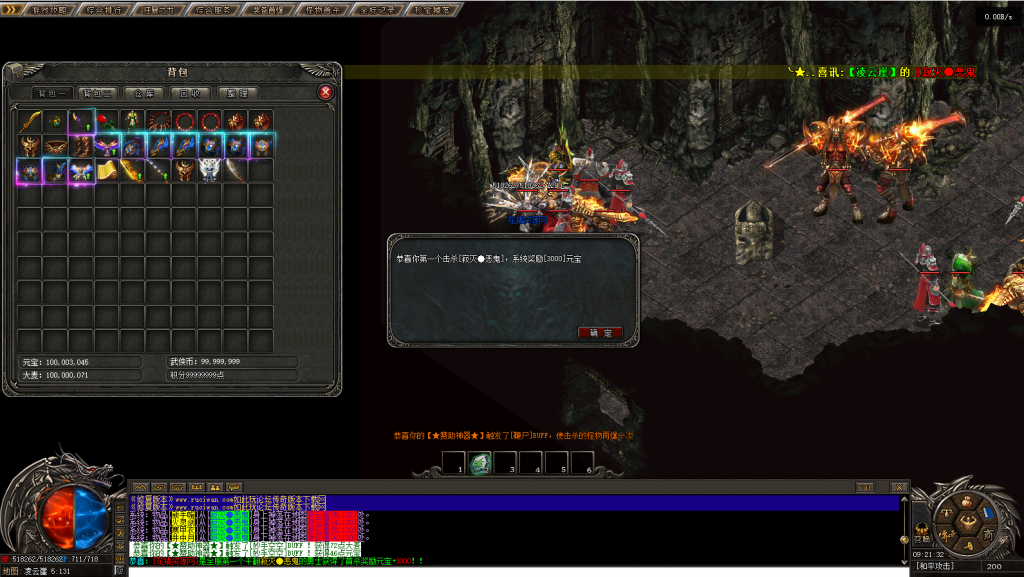The image size is (1024, 577).
Task: Close the chat panel with X button
Action: tap(902, 487)
